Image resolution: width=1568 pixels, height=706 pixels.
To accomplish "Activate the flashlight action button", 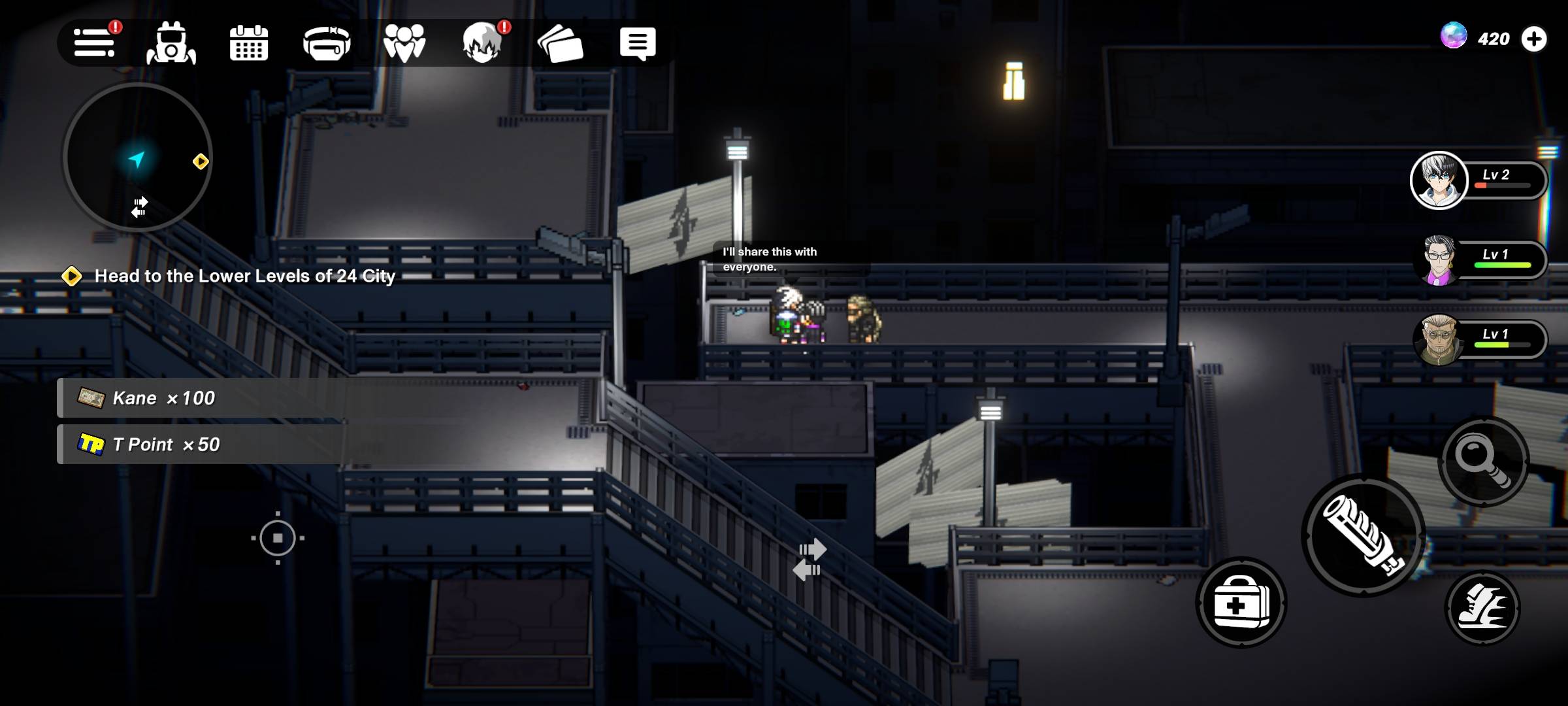I will [x=1364, y=535].
